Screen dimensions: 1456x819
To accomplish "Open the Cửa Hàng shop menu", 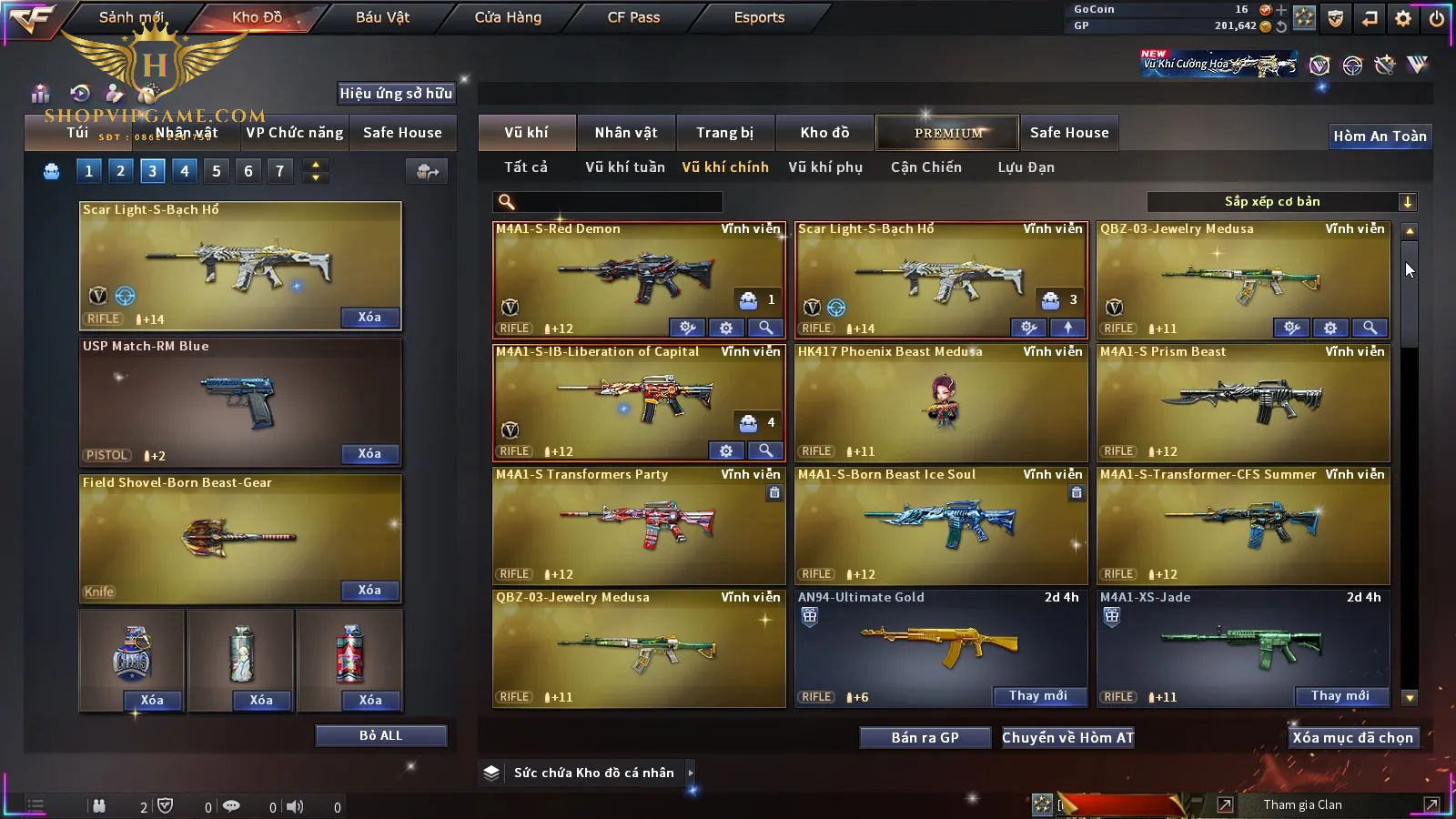I will pyautogui.click(x=508, y=17).
